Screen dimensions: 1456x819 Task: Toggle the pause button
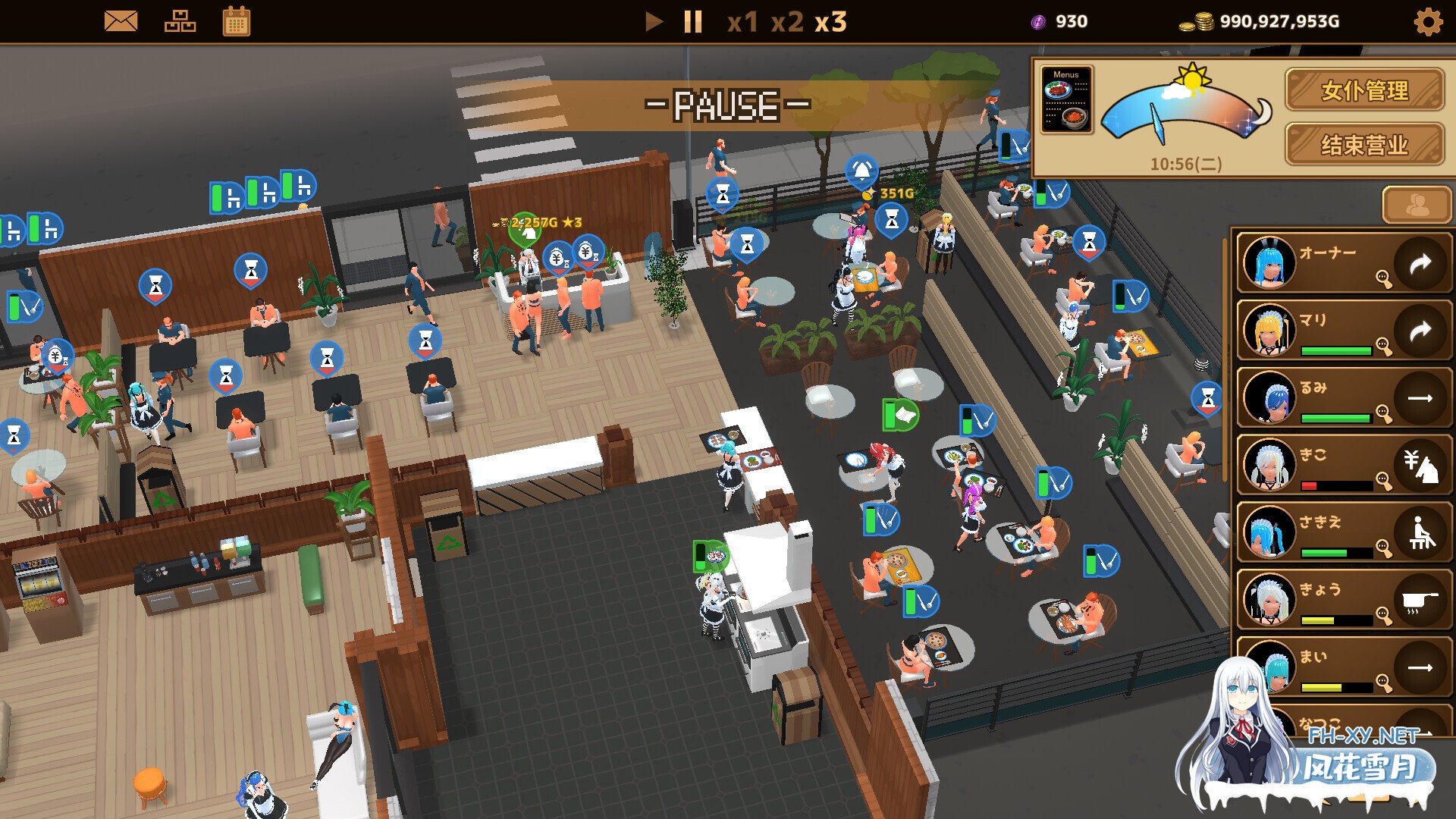pos(691,22)
